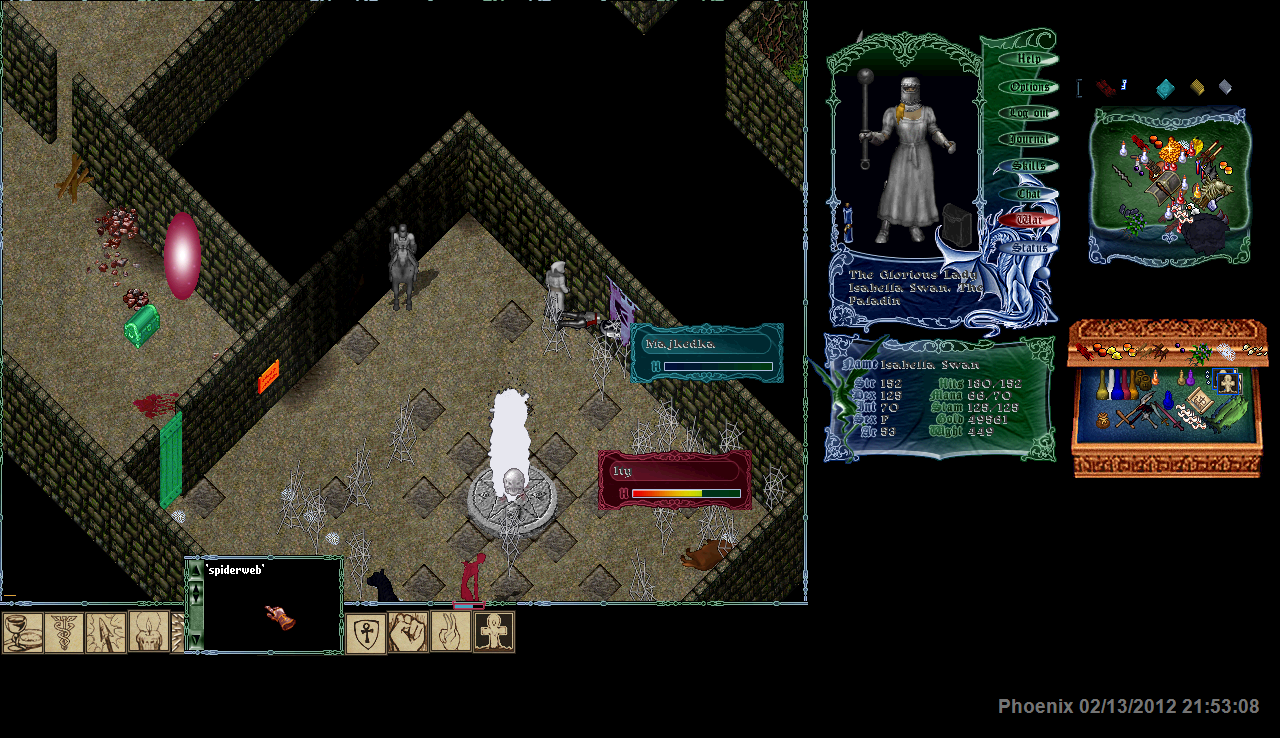Activate the goblet and bowl icon
Image resolution: width=1280 pixels, height=738 pixels.
click(22, 632)
